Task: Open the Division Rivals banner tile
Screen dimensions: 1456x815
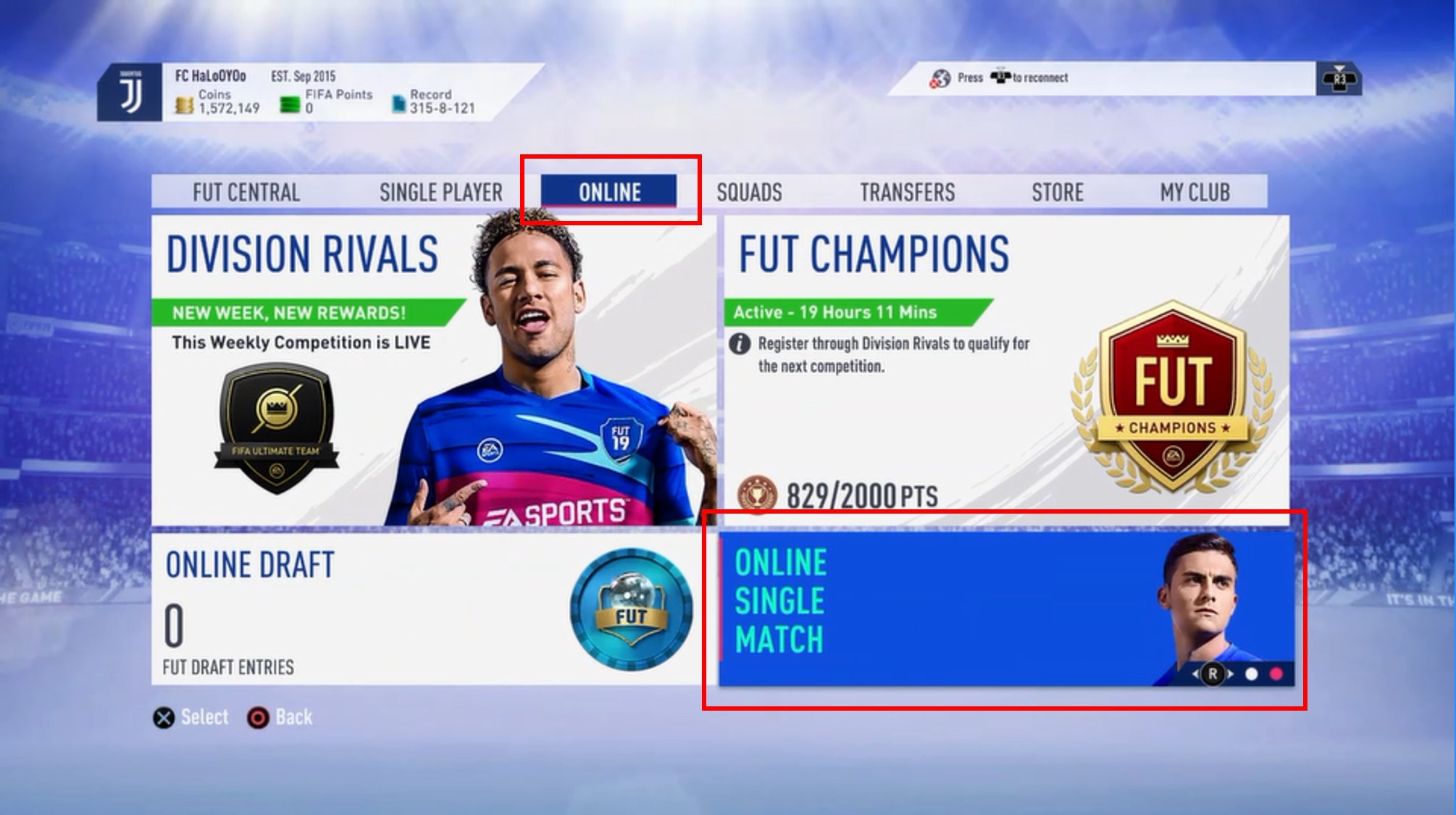Action: click(435, 362)
